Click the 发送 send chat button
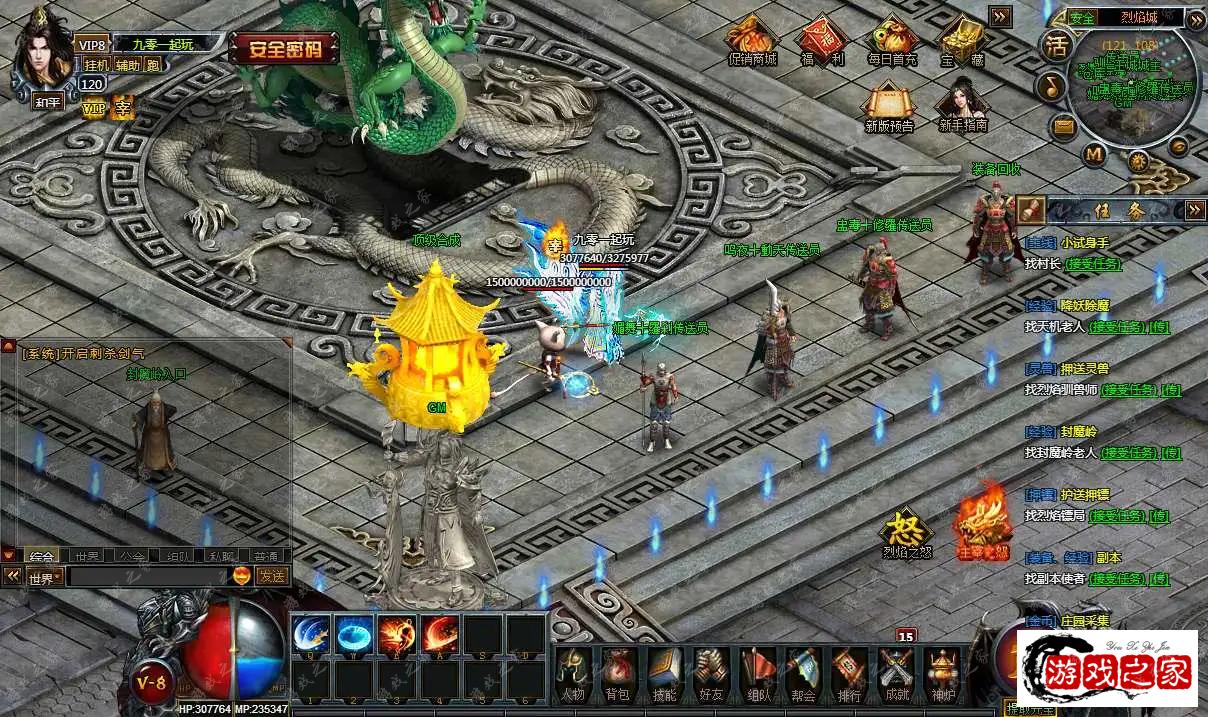The image size is (1208, 717). 272,576
